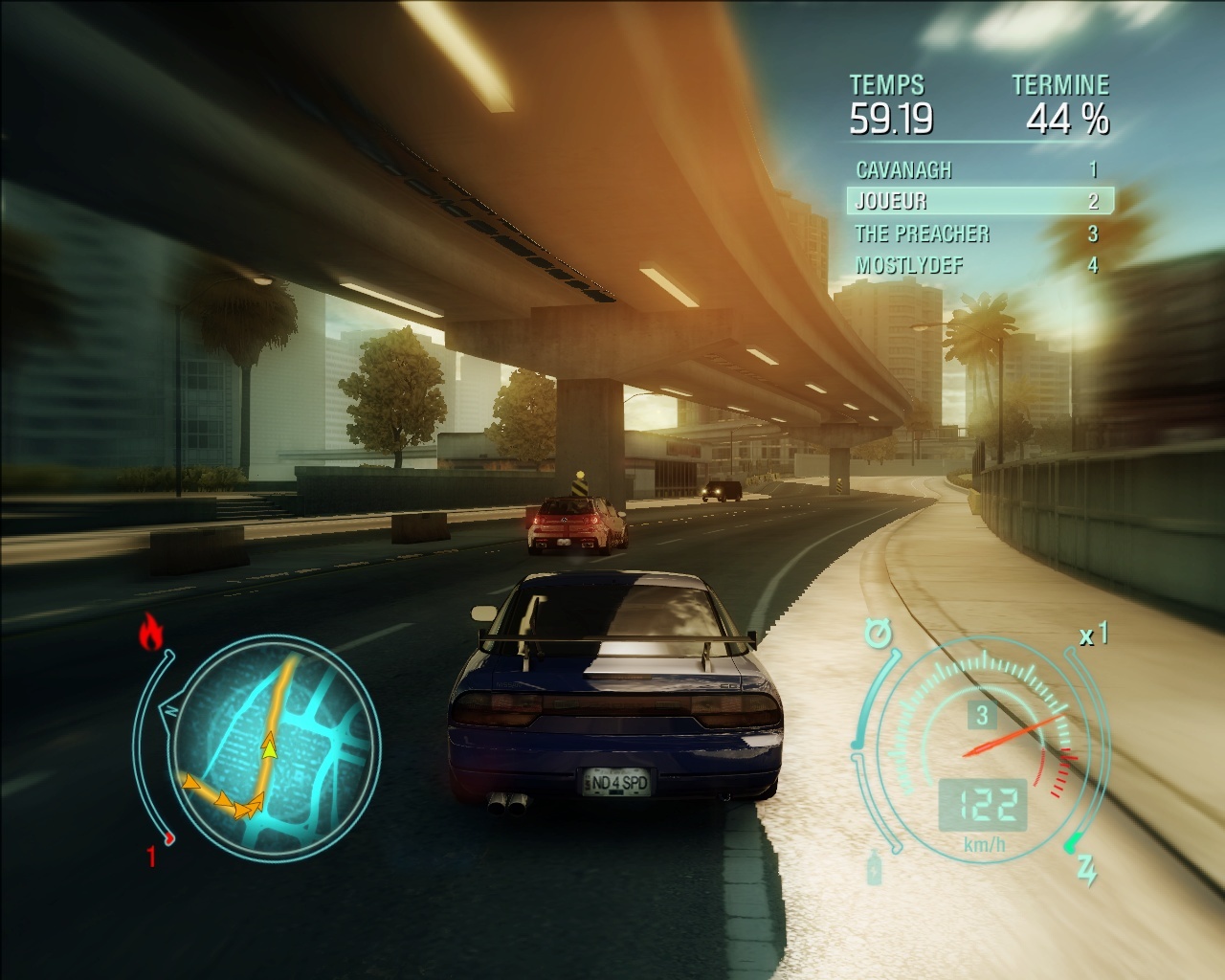Screen dimensions: 1225x980
Task: Click the red flame heat icon
Action: [151, 633]
